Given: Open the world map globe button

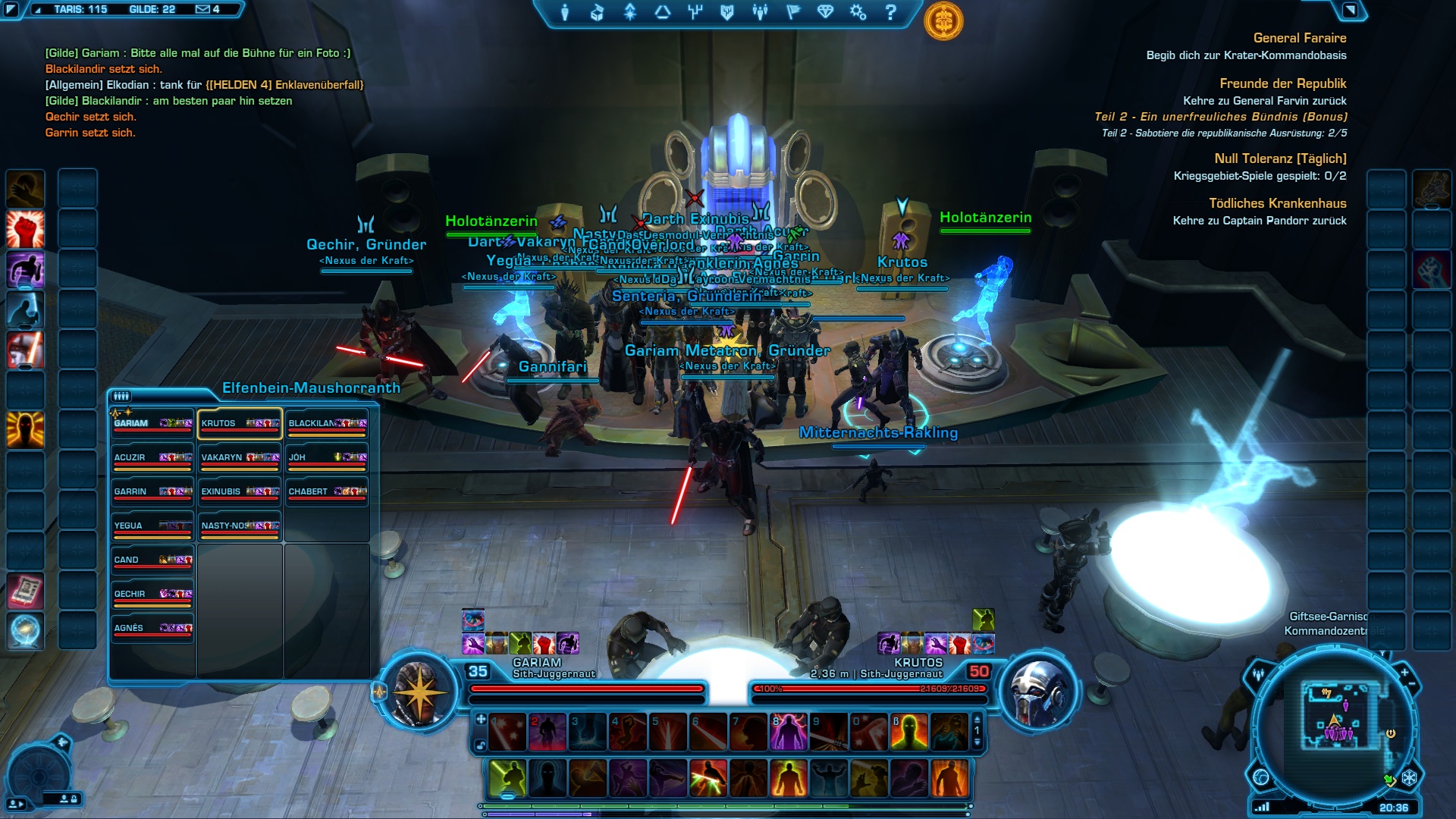Looking at the screenshot, I should click(x=1261, y=777).
